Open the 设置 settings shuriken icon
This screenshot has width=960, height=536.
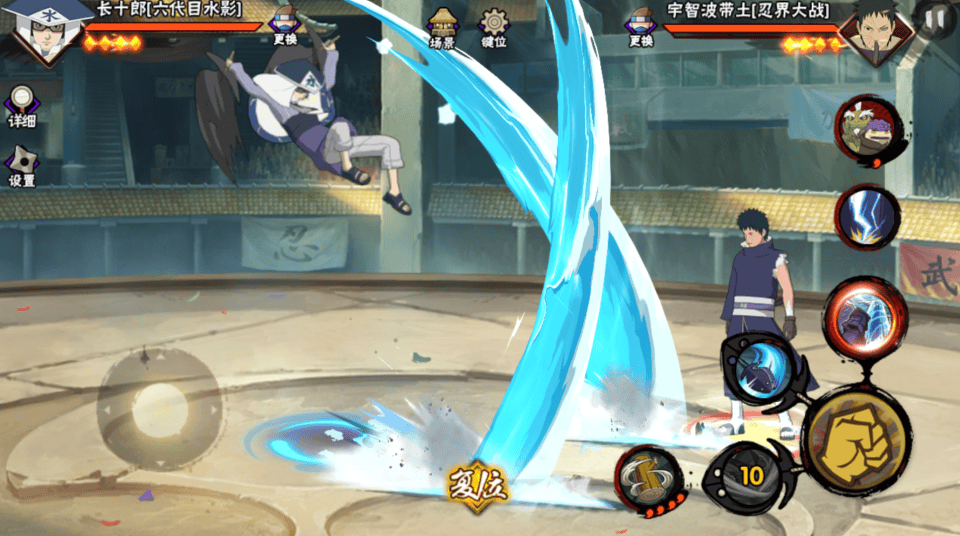pyautogui.click(x=21, y=165)
